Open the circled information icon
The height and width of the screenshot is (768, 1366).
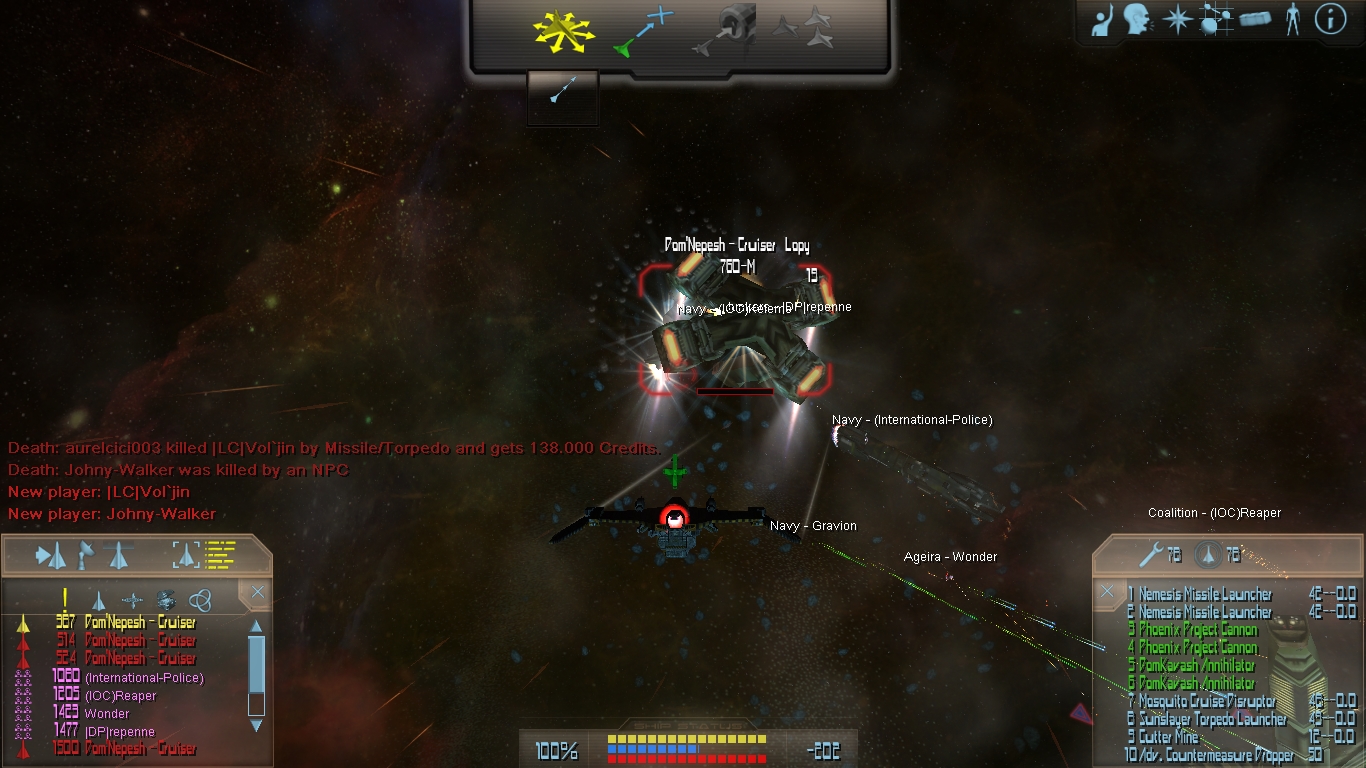[x=1330, y=19]
